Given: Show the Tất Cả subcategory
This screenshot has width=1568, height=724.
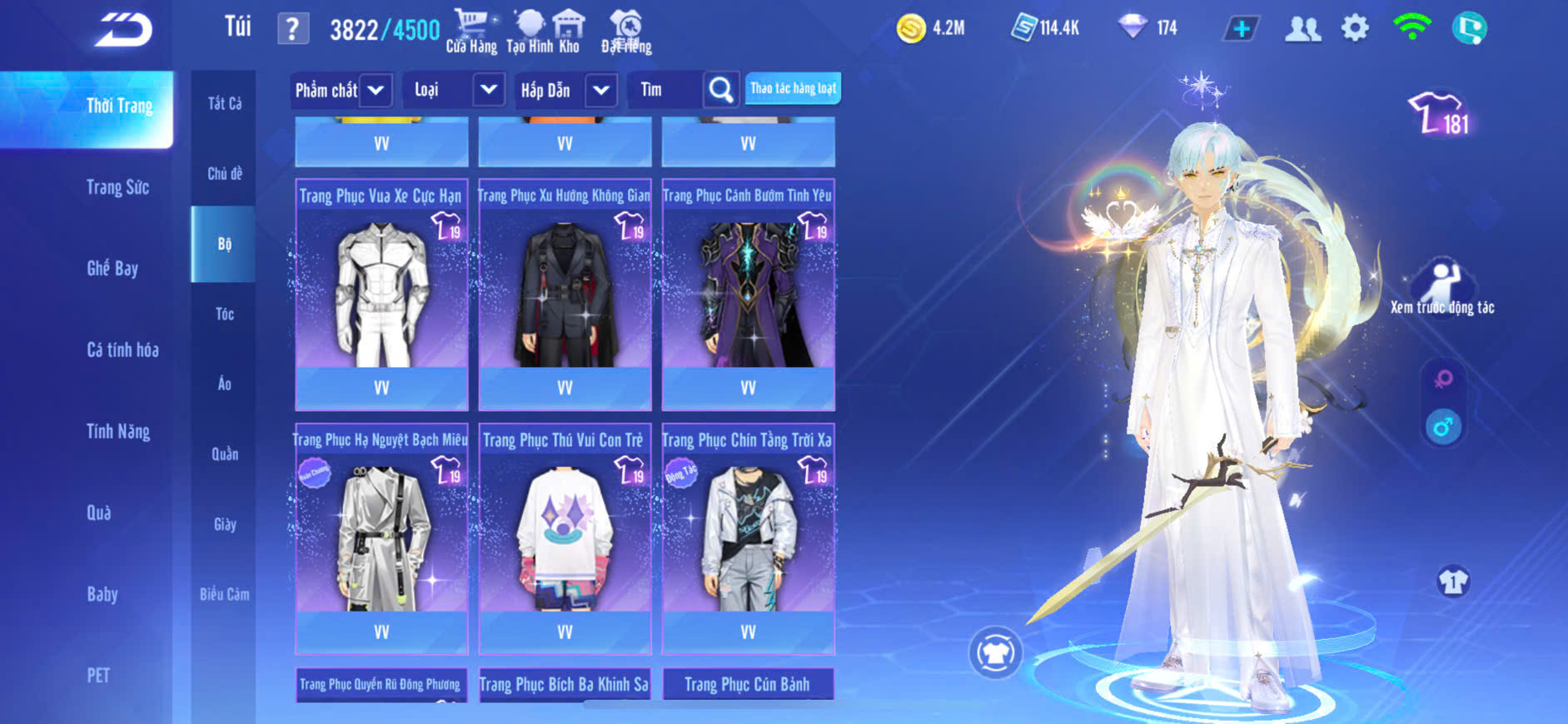Looking at the screenshot, I should point(224,104).
